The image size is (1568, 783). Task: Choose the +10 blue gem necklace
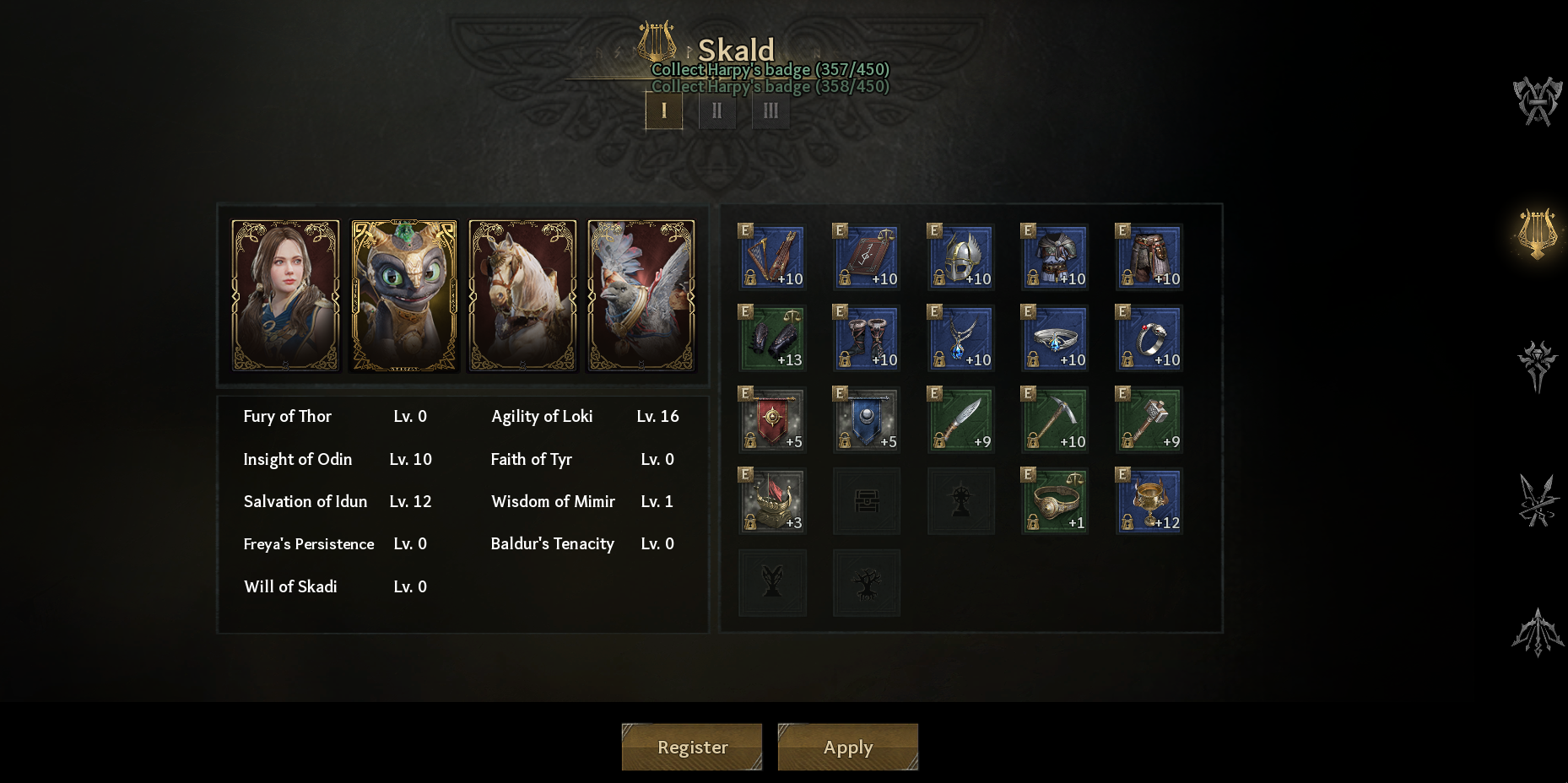point(961,338)
